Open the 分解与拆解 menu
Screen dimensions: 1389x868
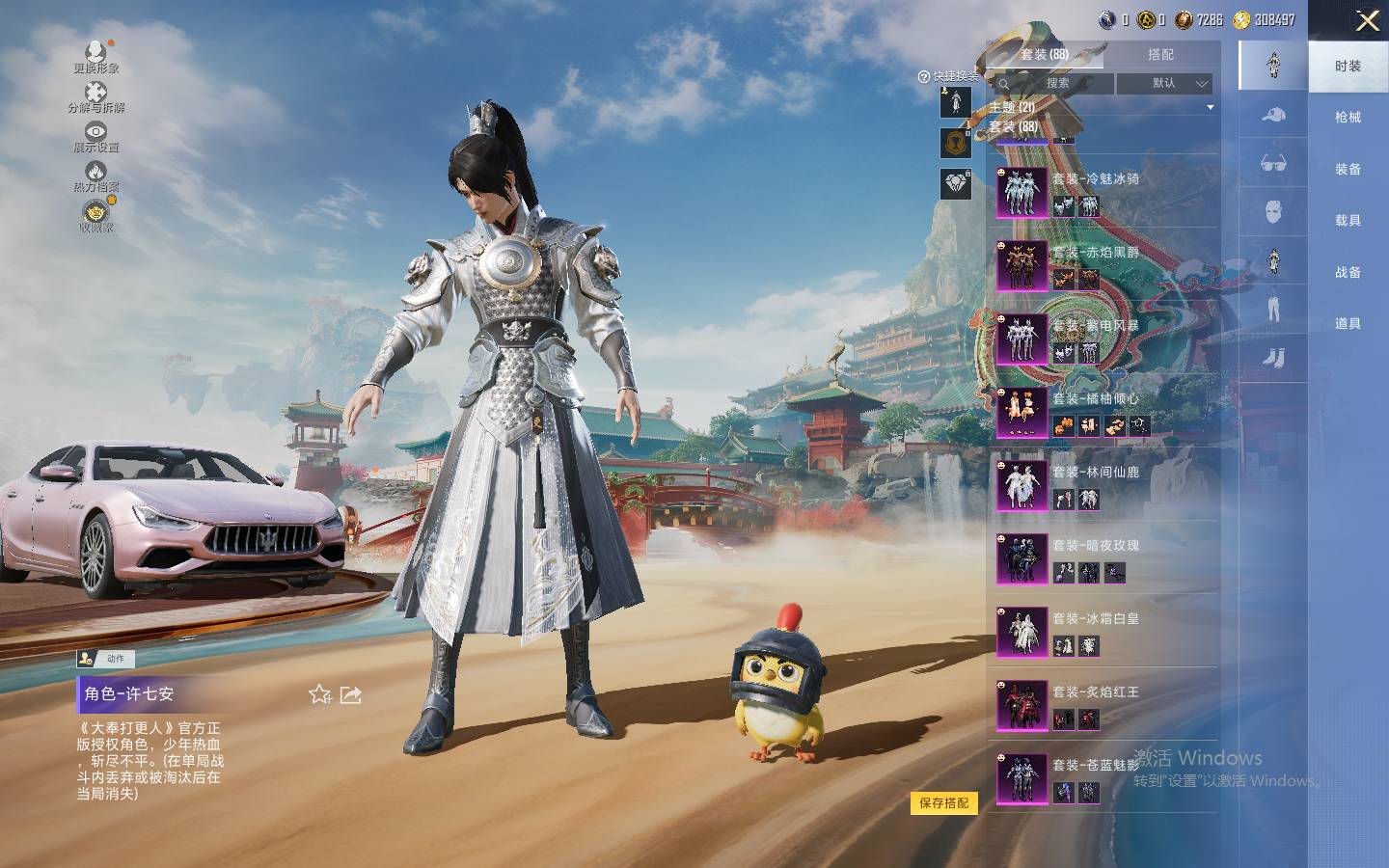[96, 95]
